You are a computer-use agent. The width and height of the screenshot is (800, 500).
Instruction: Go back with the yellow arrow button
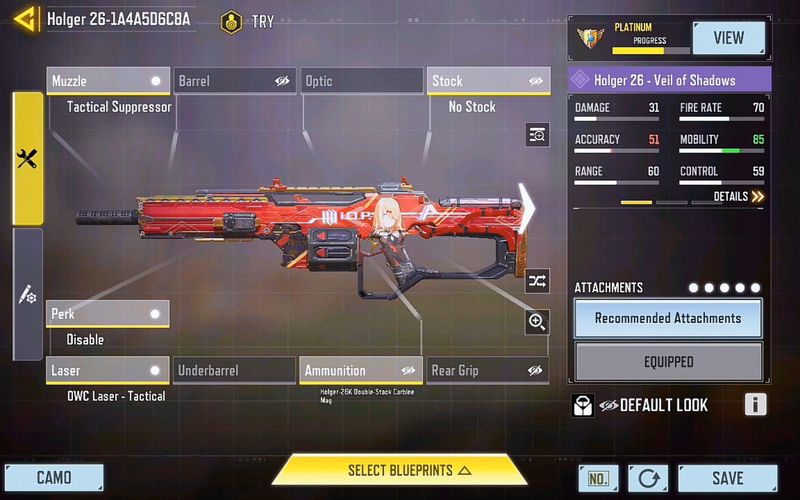pos(27,19)
